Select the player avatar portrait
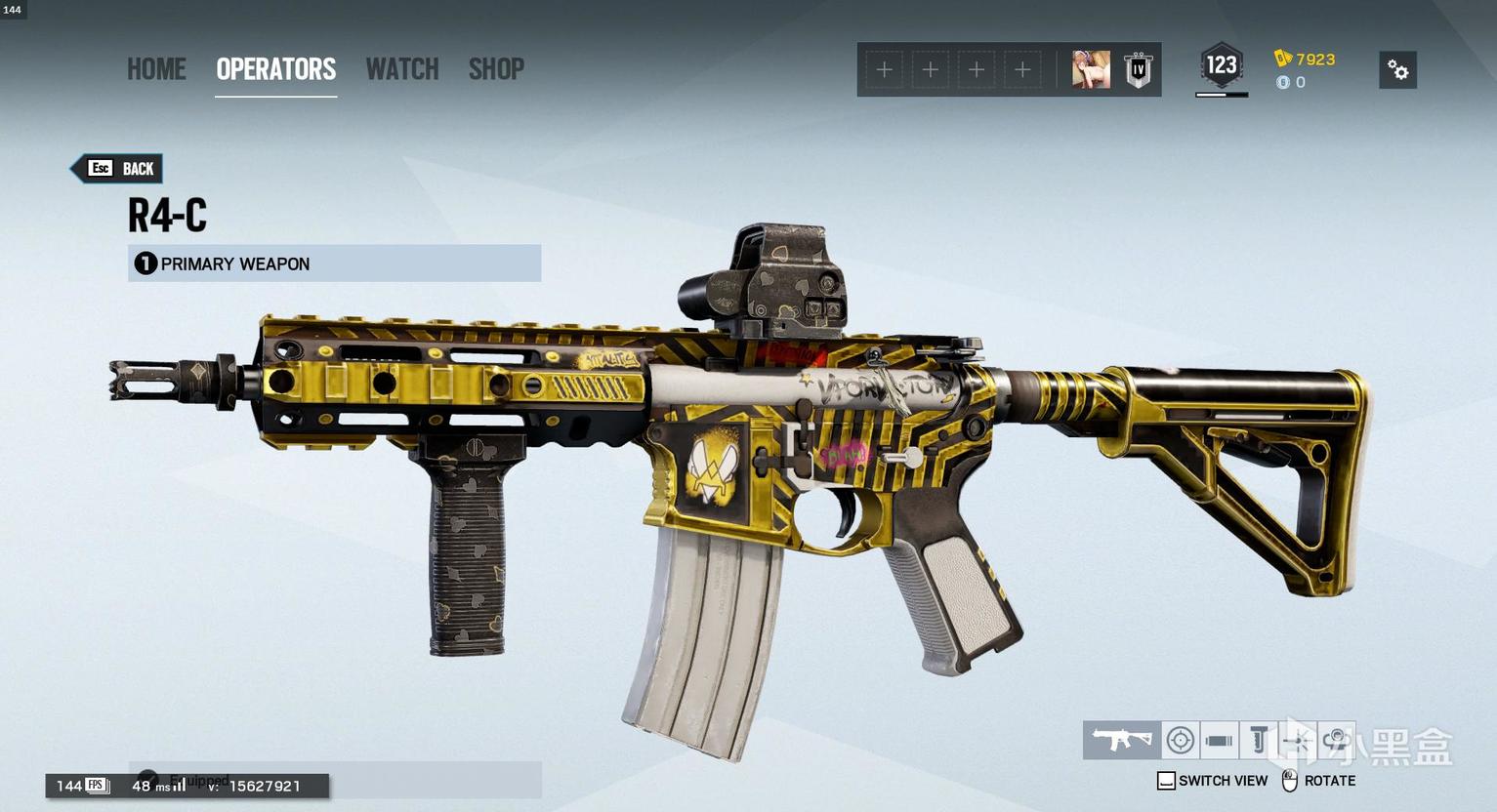 (x=1091, y=70)
